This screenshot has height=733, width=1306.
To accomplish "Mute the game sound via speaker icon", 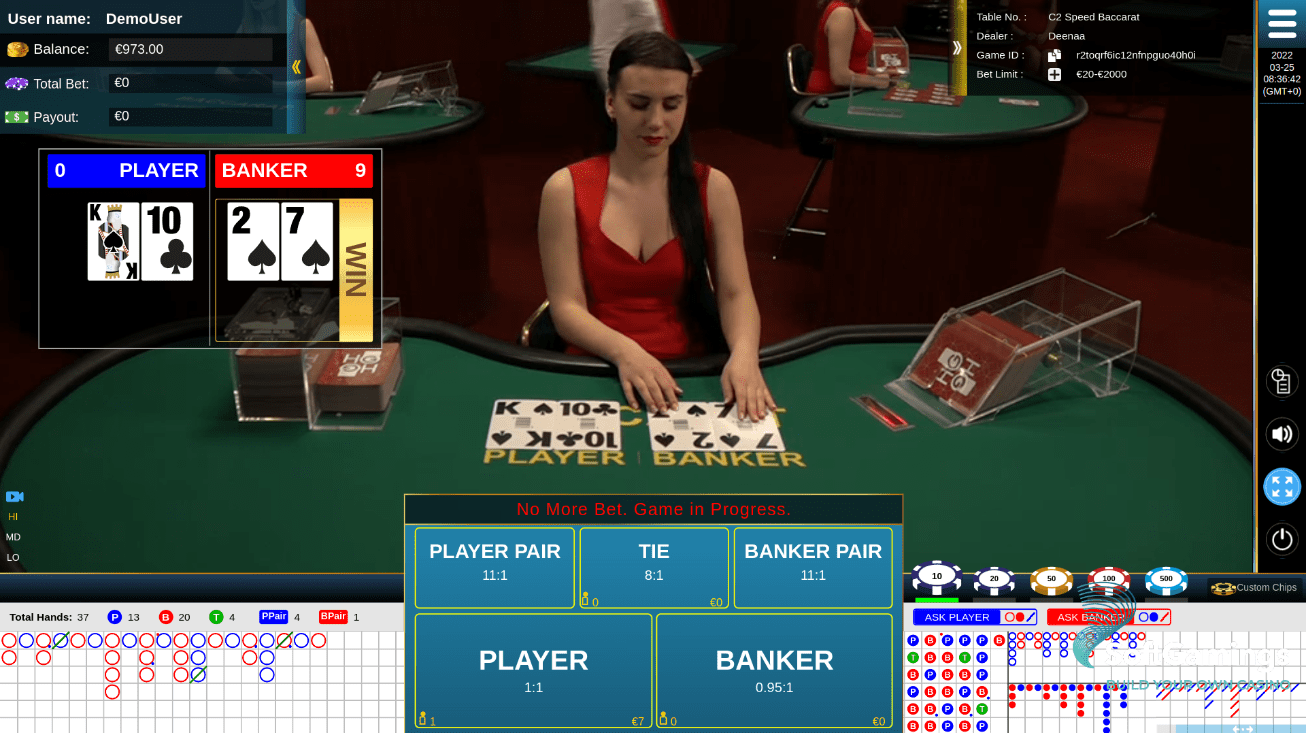I will (x=1282, y=434).
